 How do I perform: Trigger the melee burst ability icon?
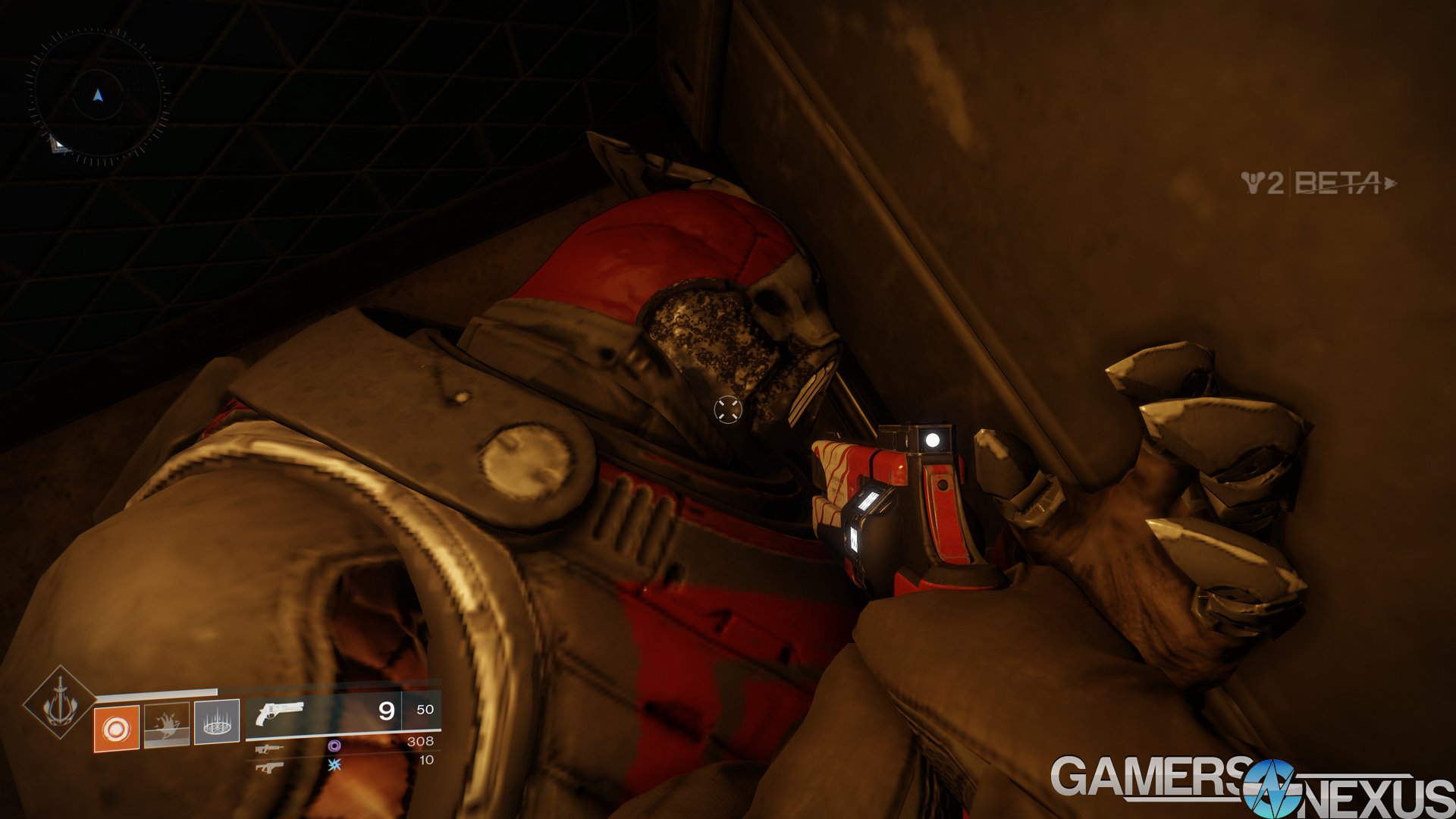click(166, 725)
